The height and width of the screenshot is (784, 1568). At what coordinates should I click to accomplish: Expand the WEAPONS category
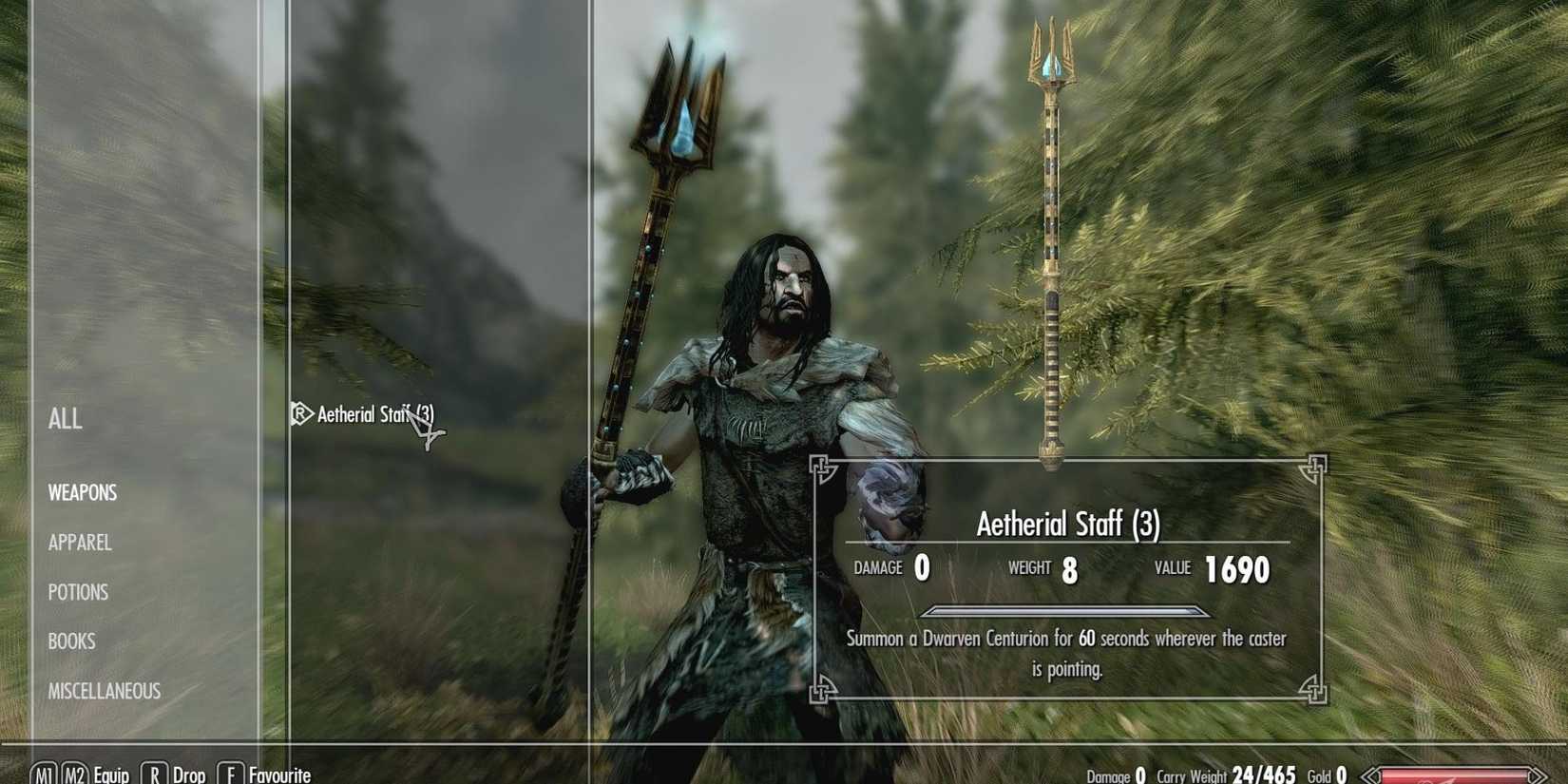(x=83, y=492)
